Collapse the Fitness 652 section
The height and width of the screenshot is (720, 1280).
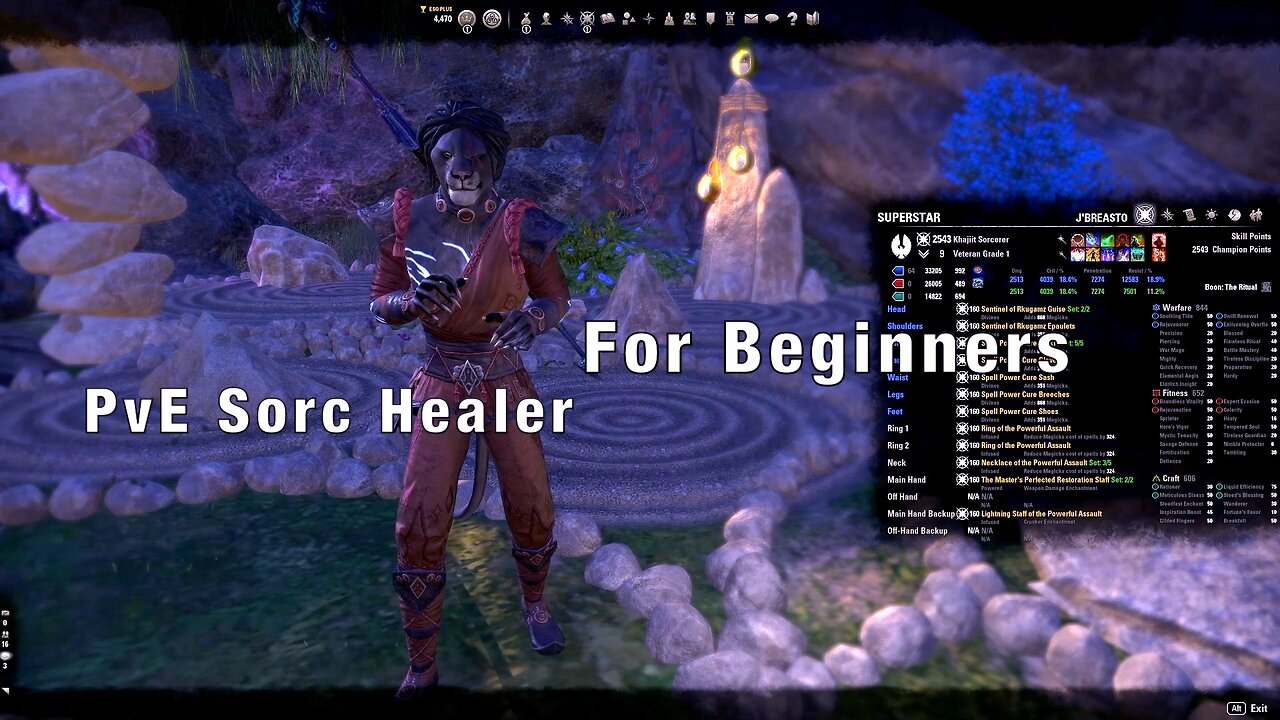pos(1181,394)
